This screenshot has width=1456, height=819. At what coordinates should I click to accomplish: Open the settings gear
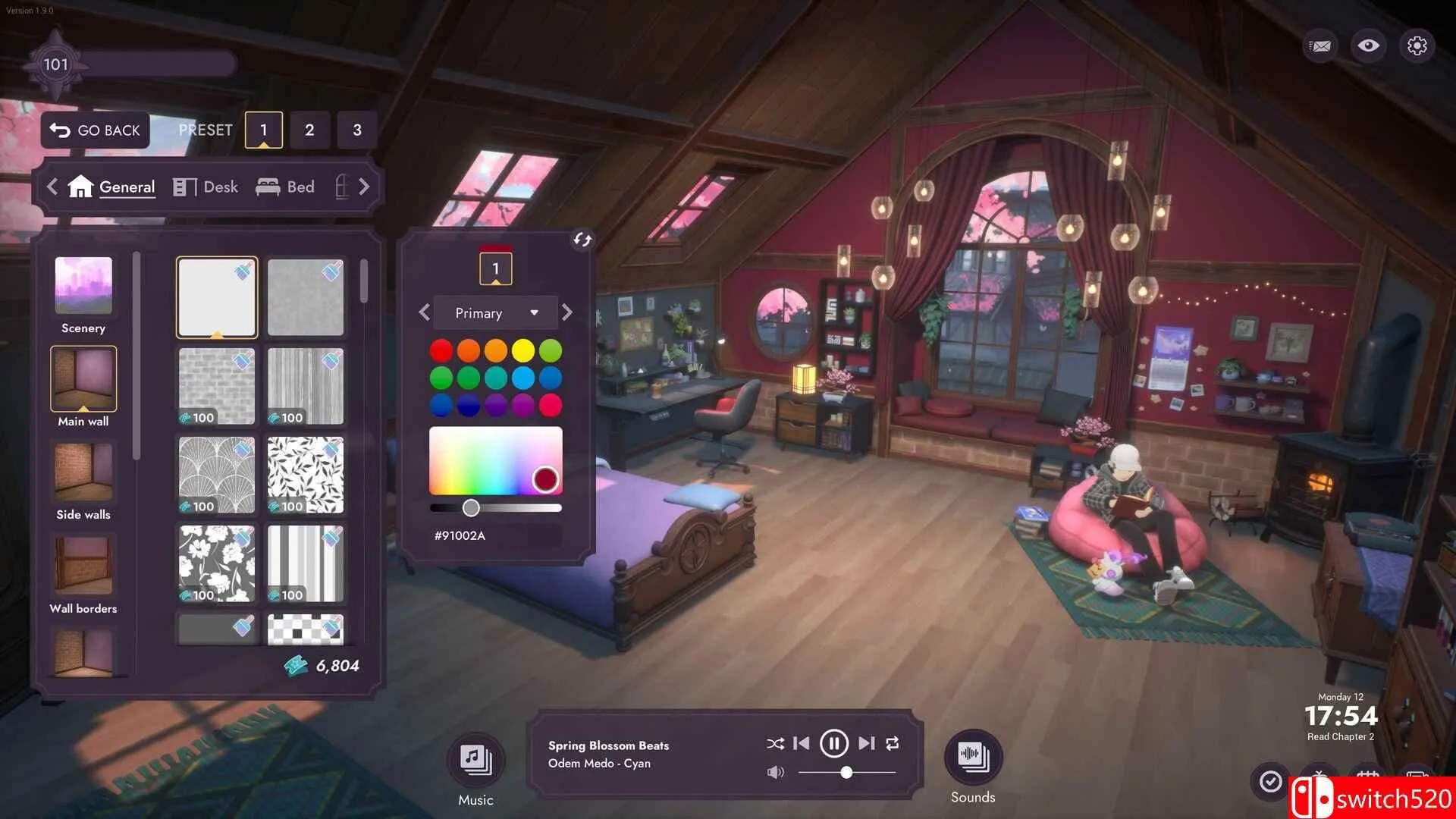point(1417,46)
